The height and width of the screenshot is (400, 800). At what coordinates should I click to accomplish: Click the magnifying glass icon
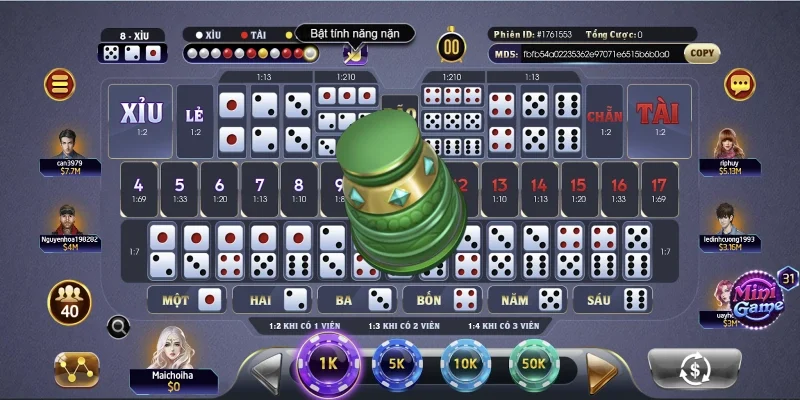click(x=119, y=326)
